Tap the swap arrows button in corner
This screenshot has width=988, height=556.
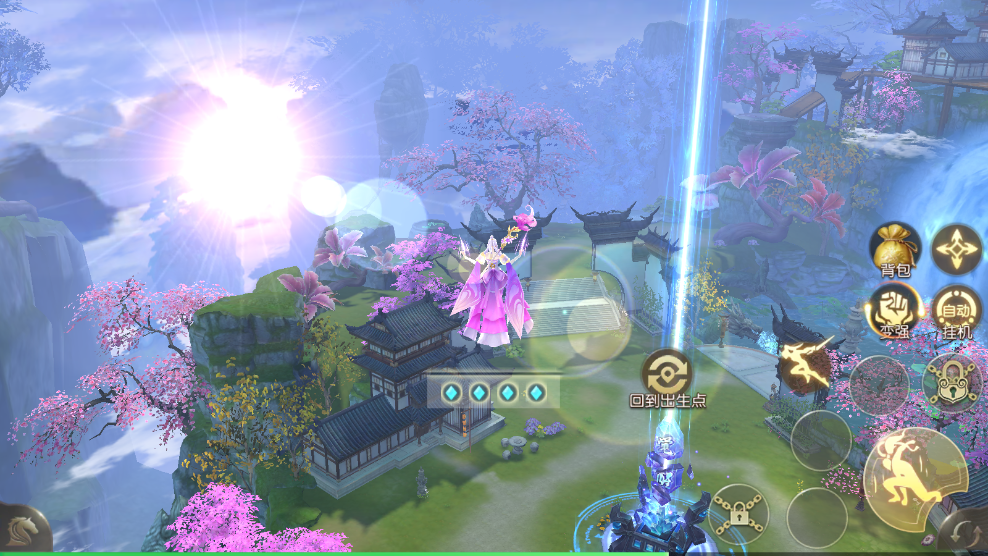[x=966, y=532]
